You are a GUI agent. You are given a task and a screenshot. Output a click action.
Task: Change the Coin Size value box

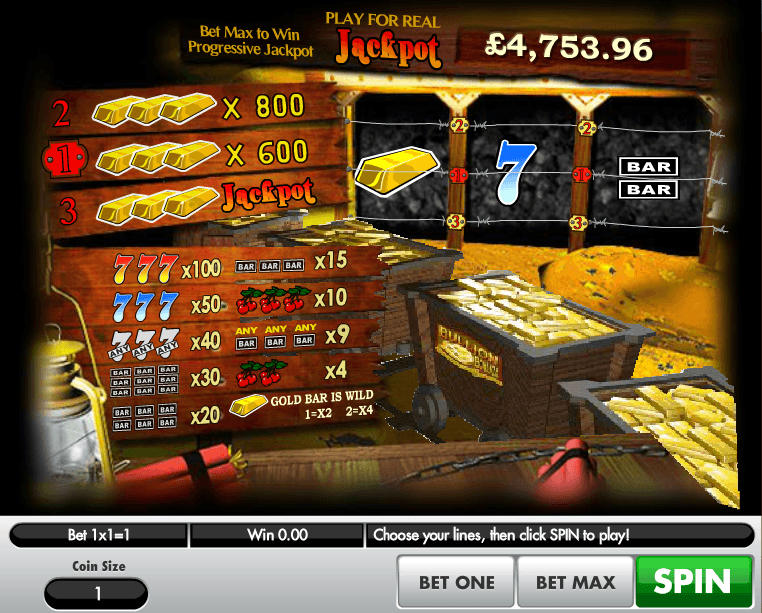click(98, 593)
